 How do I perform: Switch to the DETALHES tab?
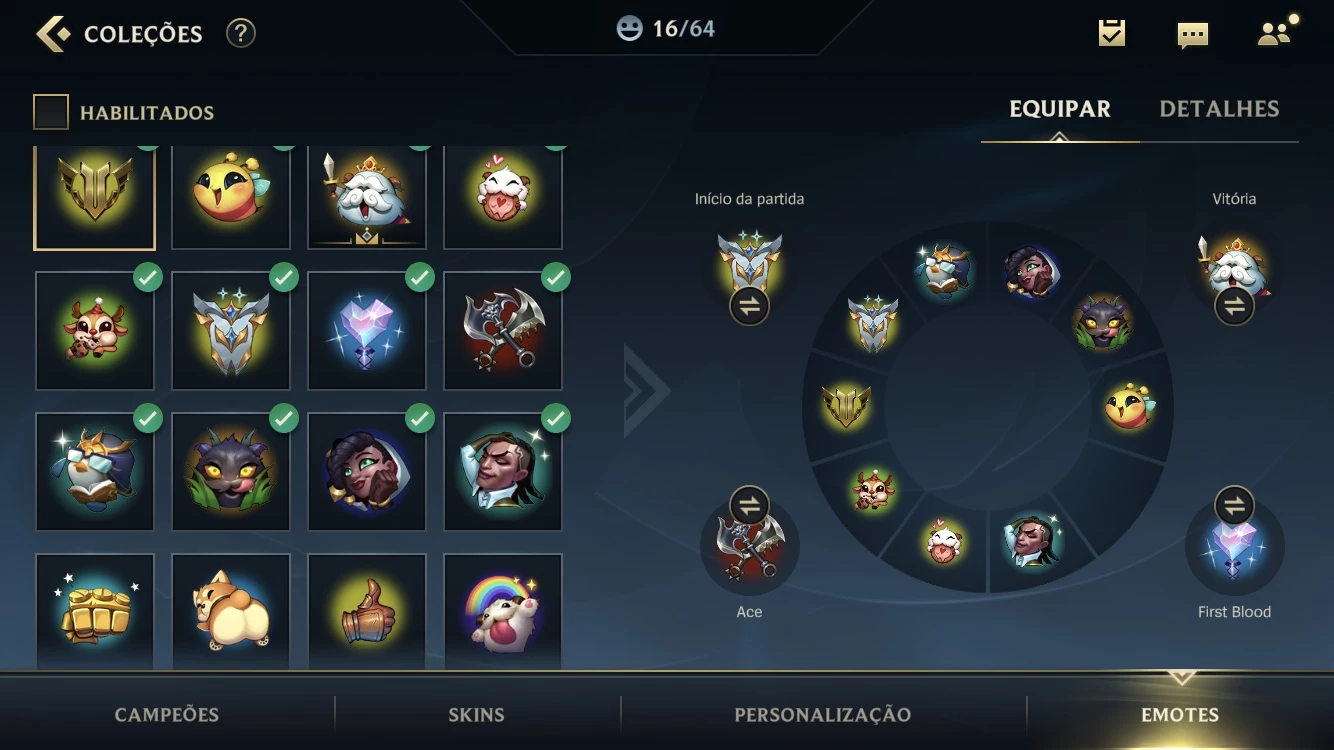click(1221, 108)
